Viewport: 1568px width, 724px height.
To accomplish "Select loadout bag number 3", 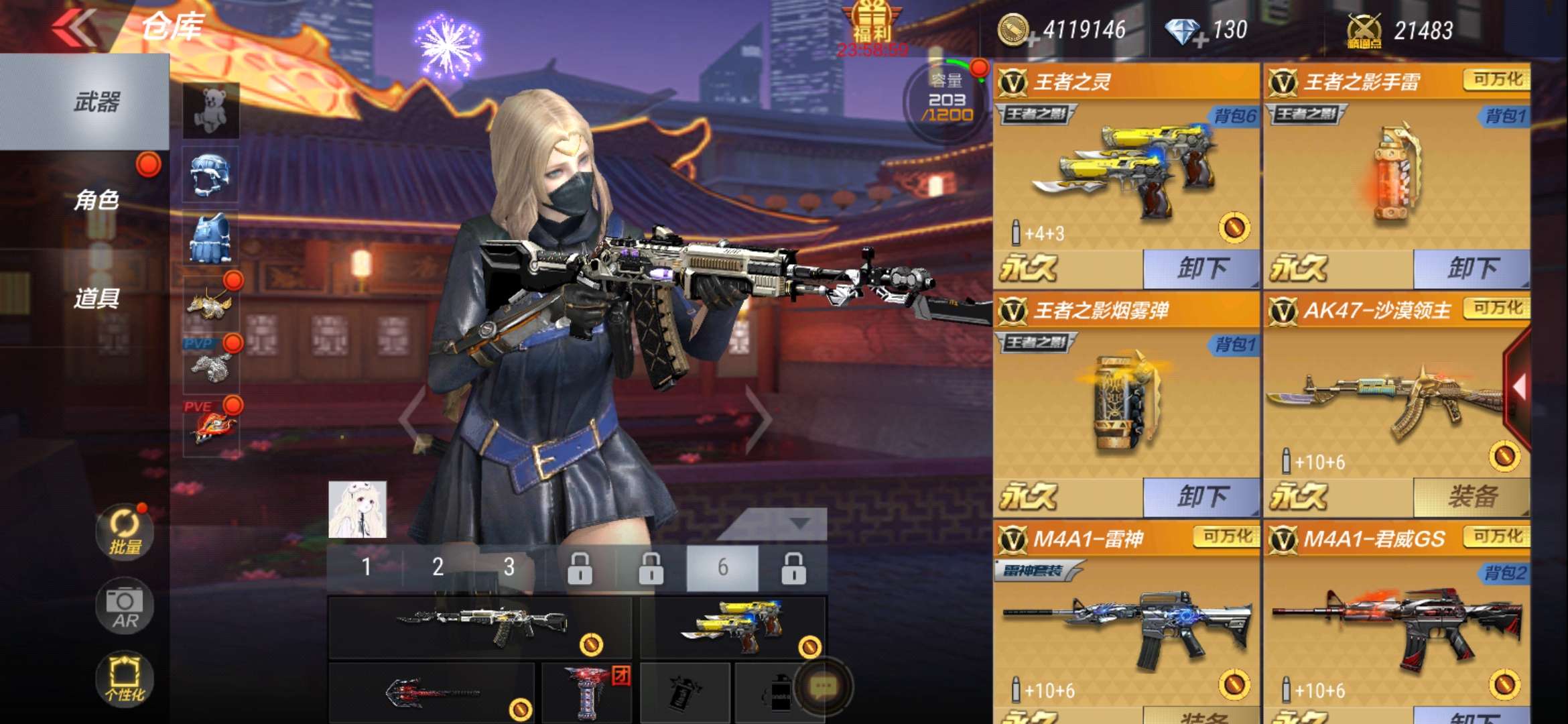I will [509, 567].
